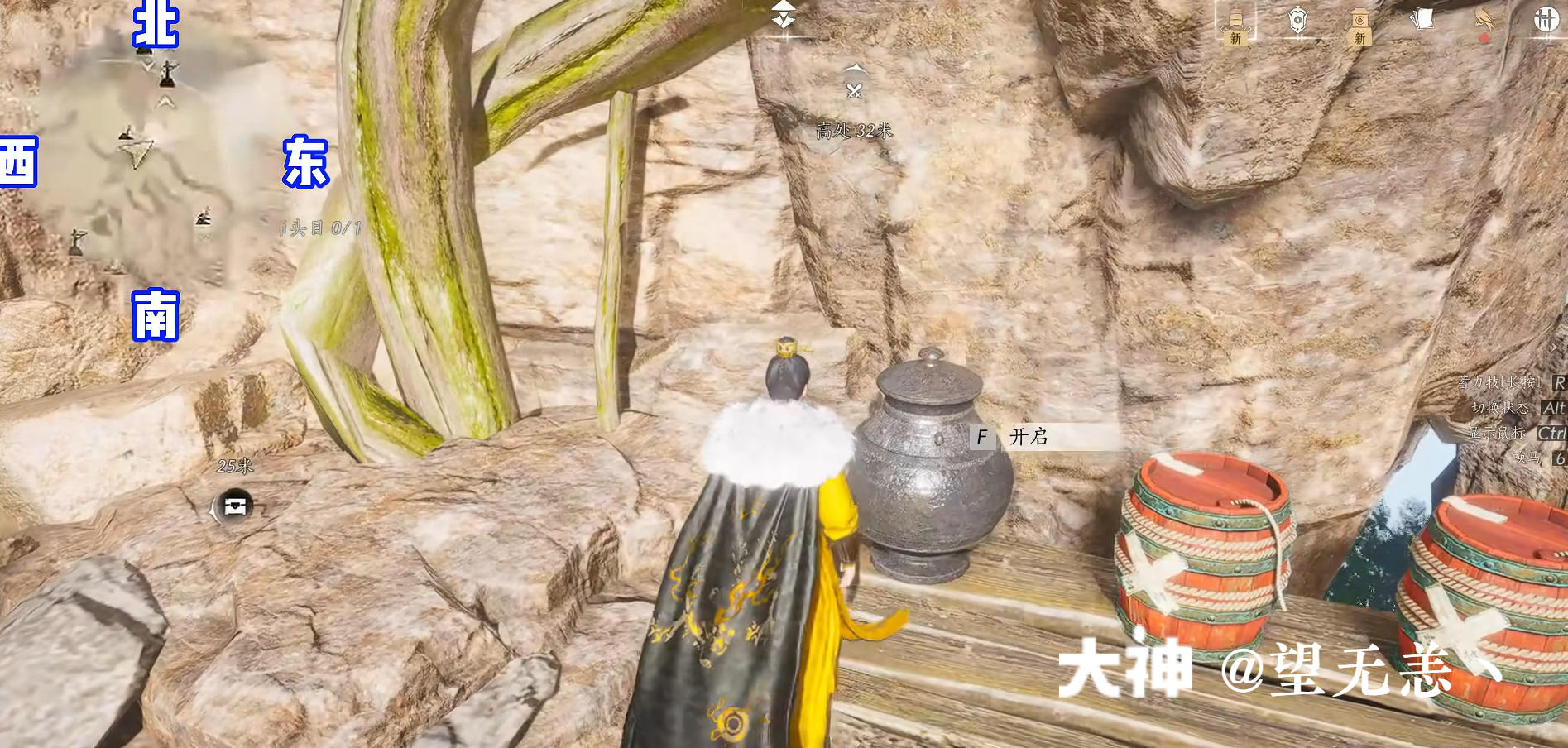Click the diamond waypoint indicator at top center
The height and width of the screenshot is (748, 1568).
point(784,17)
